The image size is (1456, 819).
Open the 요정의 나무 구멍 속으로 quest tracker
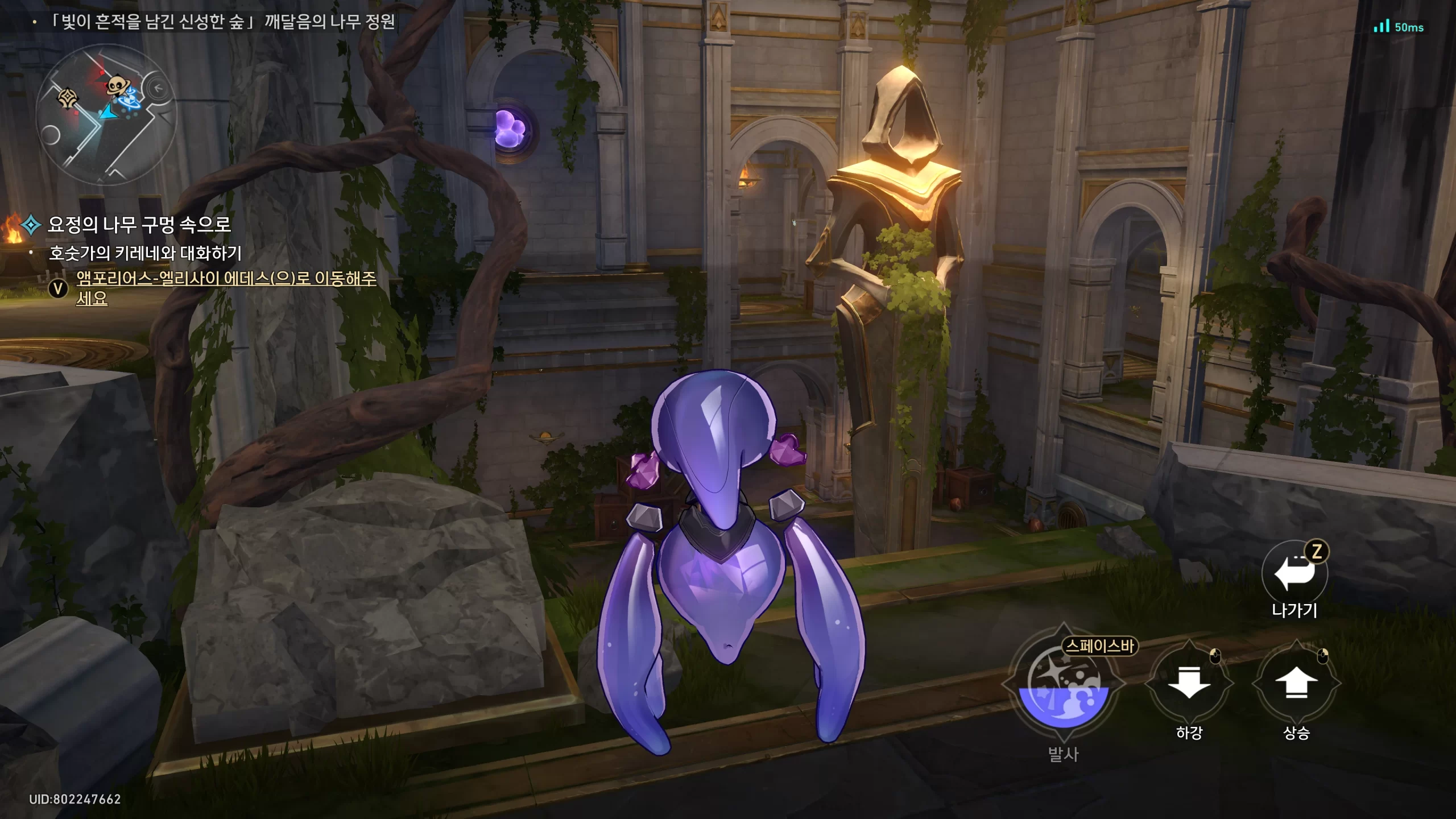[x=139, y=225]
